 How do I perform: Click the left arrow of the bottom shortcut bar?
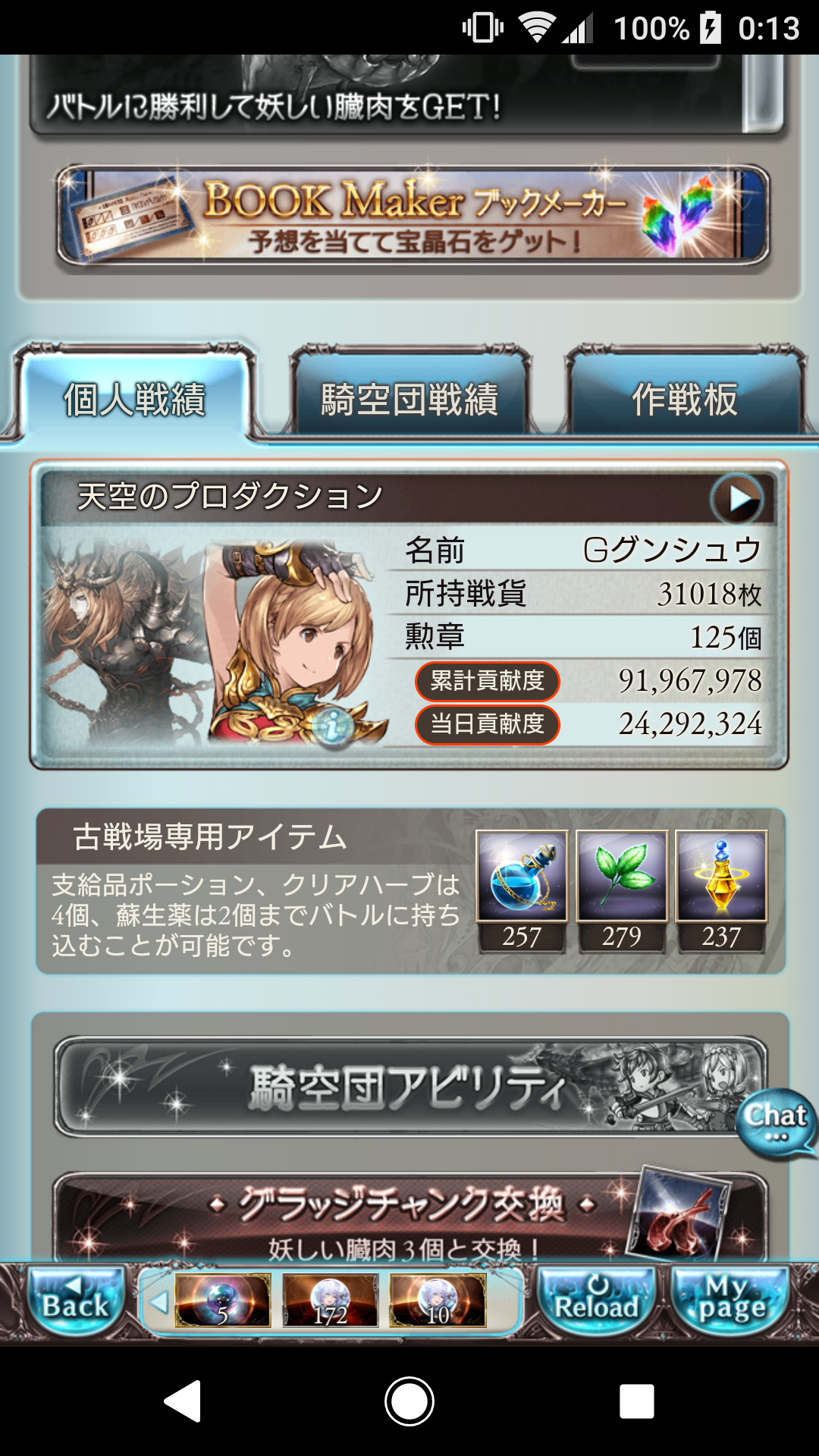click(x=158, y=1302)
